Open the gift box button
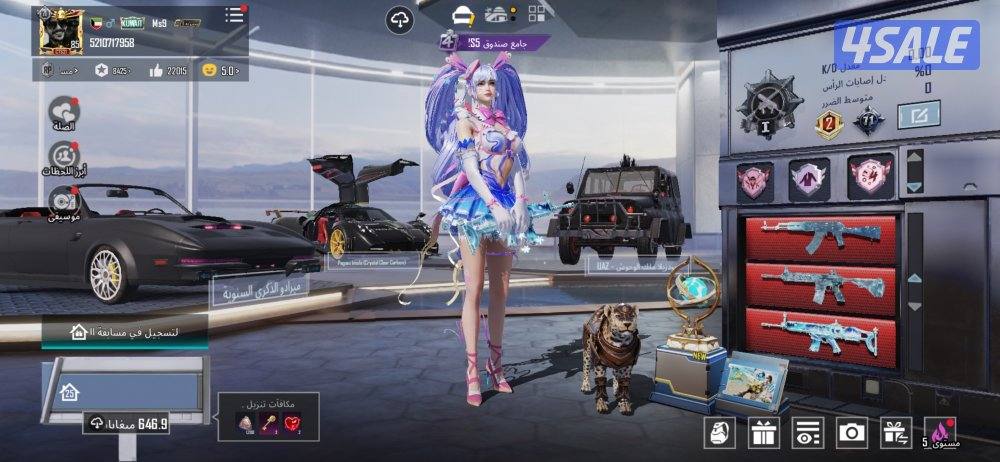 pos(765,432)
